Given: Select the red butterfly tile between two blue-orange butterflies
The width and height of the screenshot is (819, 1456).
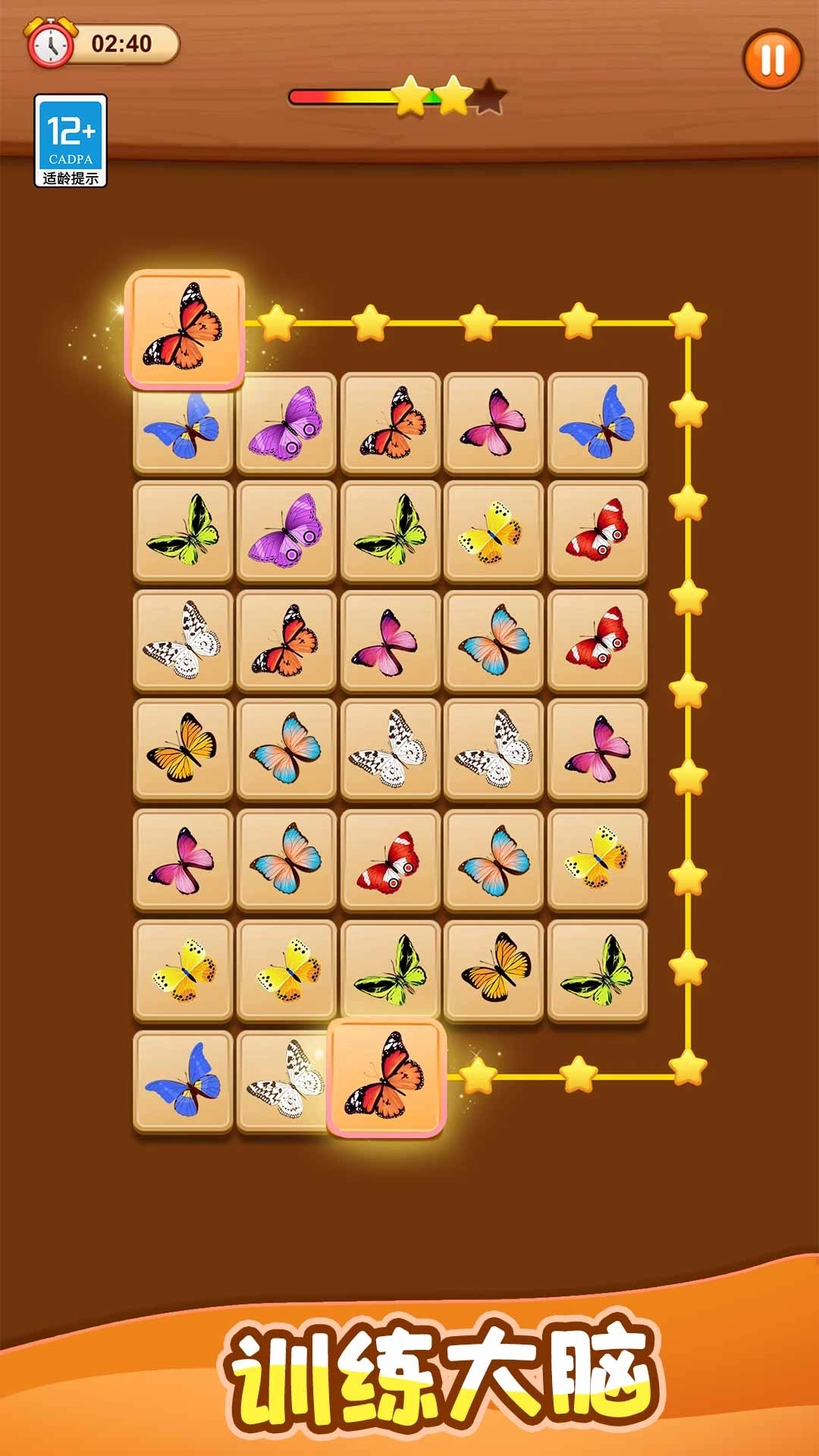Looking at the screenshot, I should click(x=390, y=860).
